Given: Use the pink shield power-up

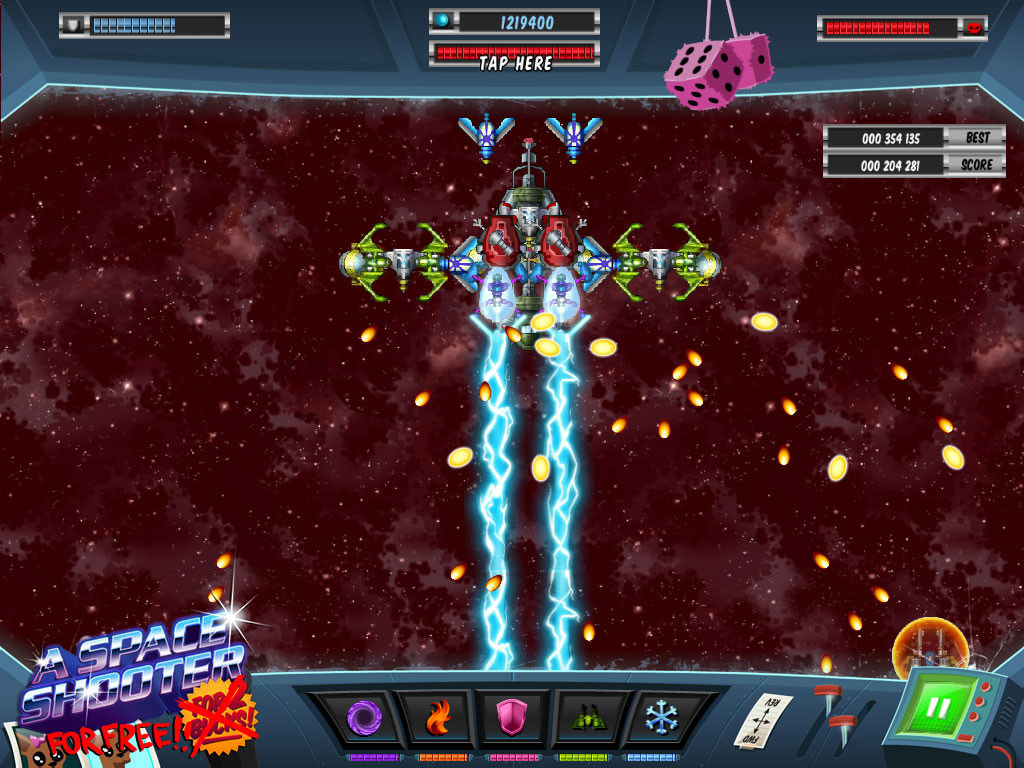Looking at the screenshot, I should [x=512, y=717].
